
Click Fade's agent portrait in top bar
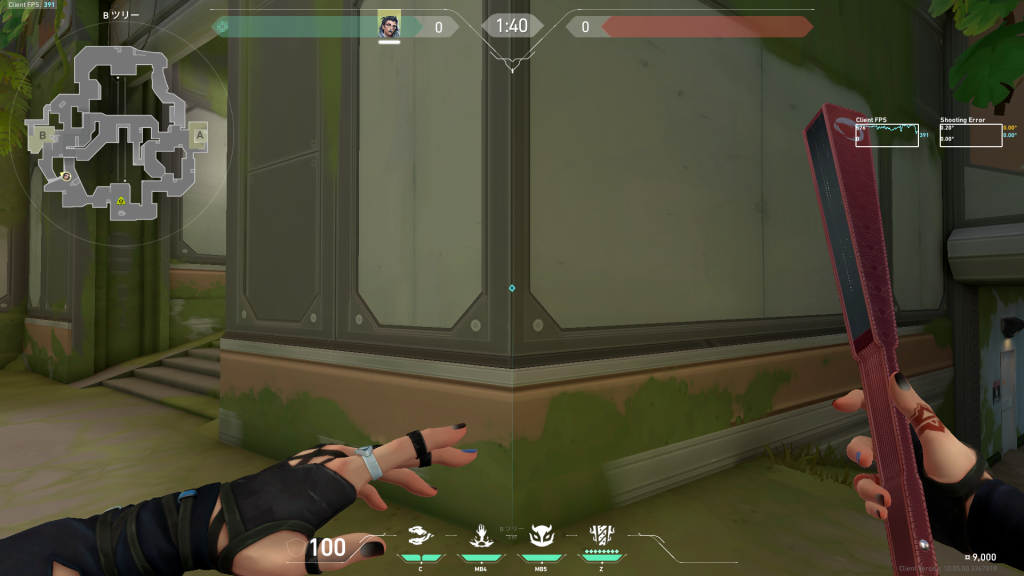pyautogui.click(x=389, y=26)
